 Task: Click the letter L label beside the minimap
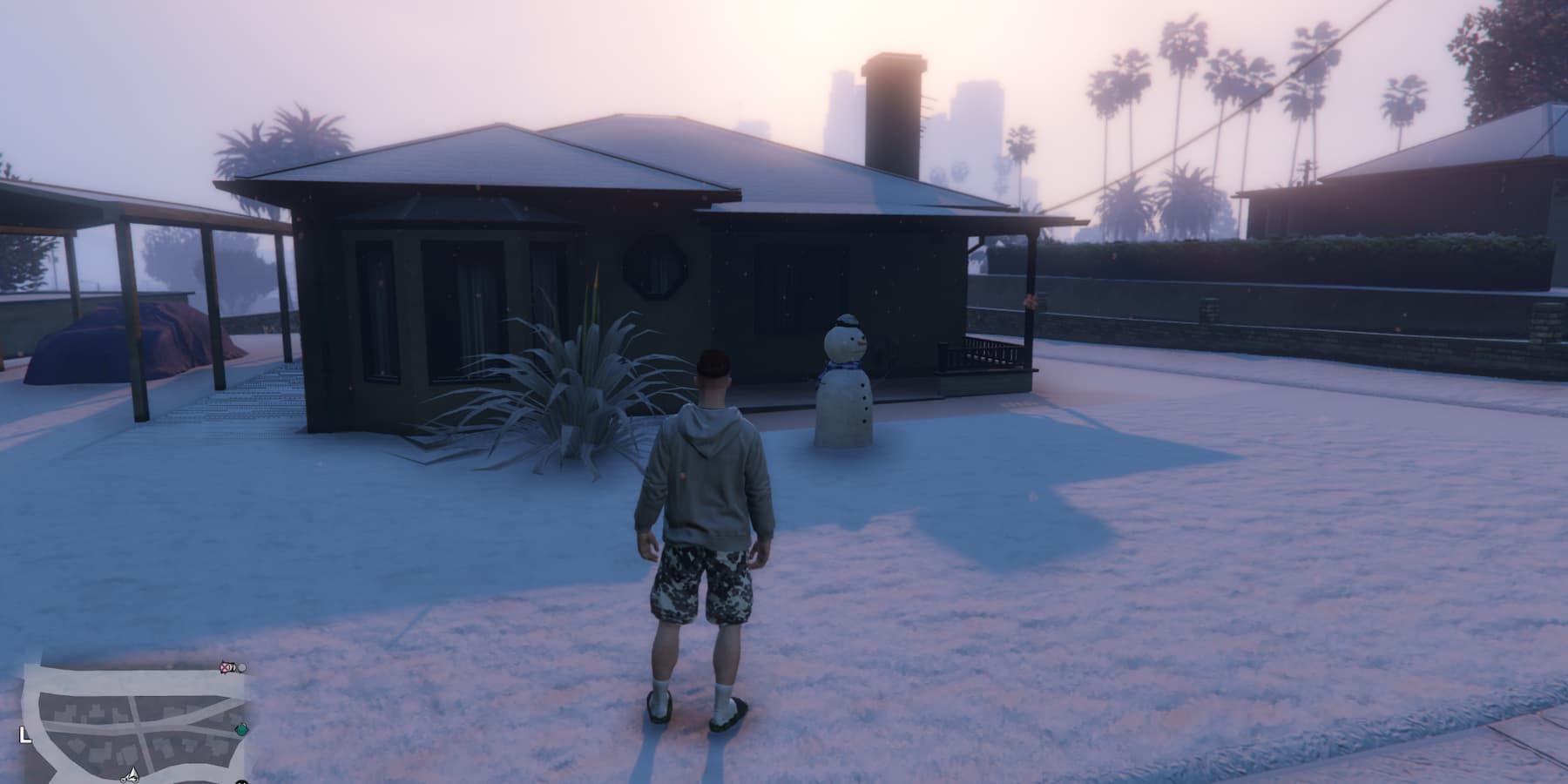tap(24, 734)
